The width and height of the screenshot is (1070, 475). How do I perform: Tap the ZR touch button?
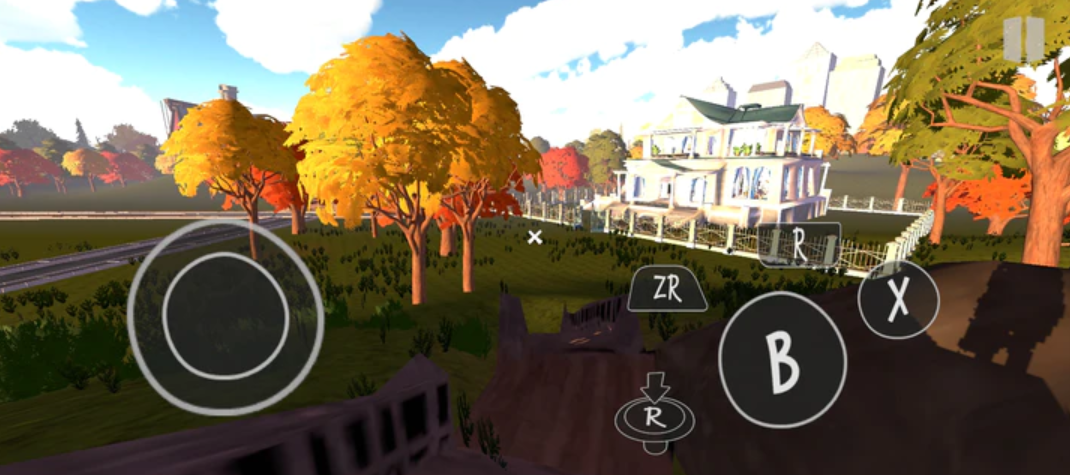(667, 290)
